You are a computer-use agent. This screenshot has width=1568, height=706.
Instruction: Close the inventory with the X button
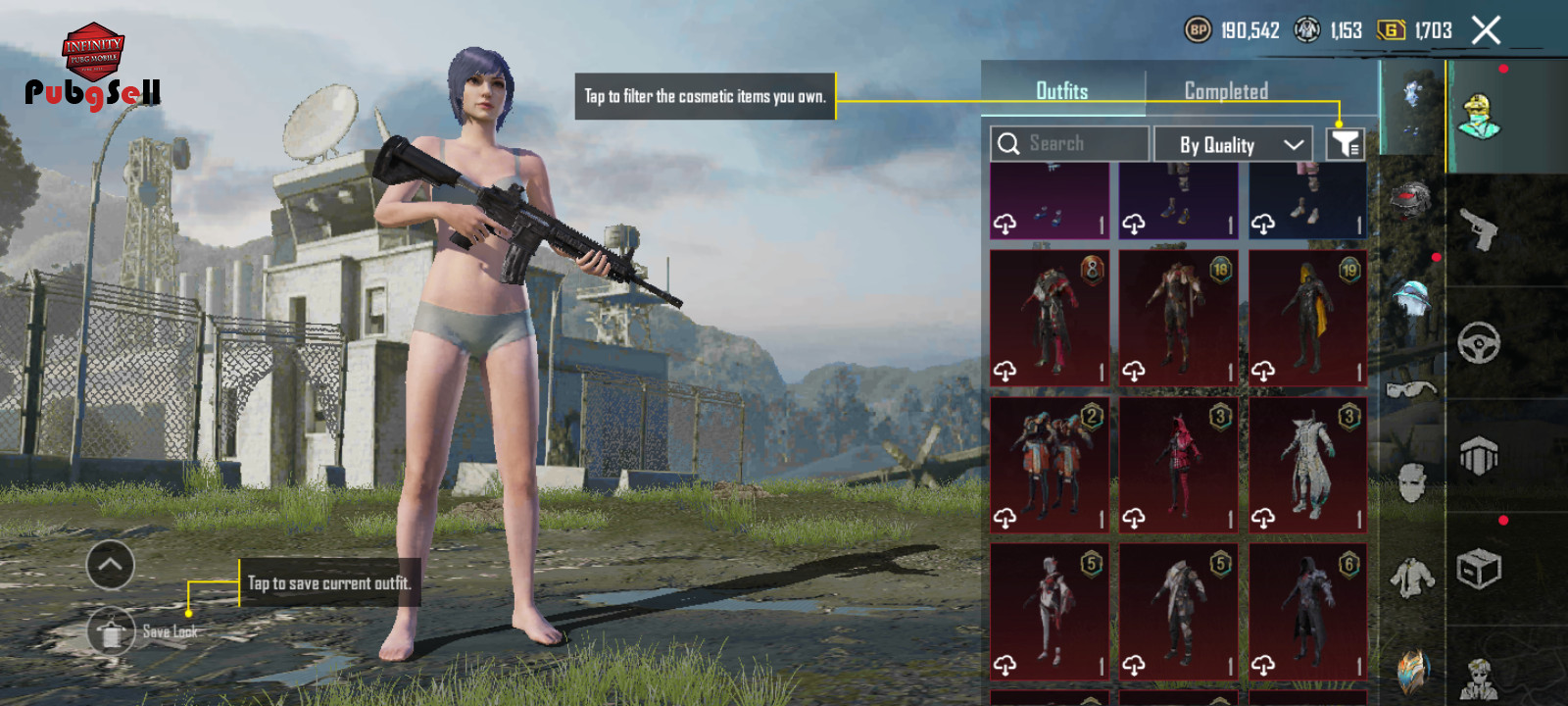(x=1486, y=30)
